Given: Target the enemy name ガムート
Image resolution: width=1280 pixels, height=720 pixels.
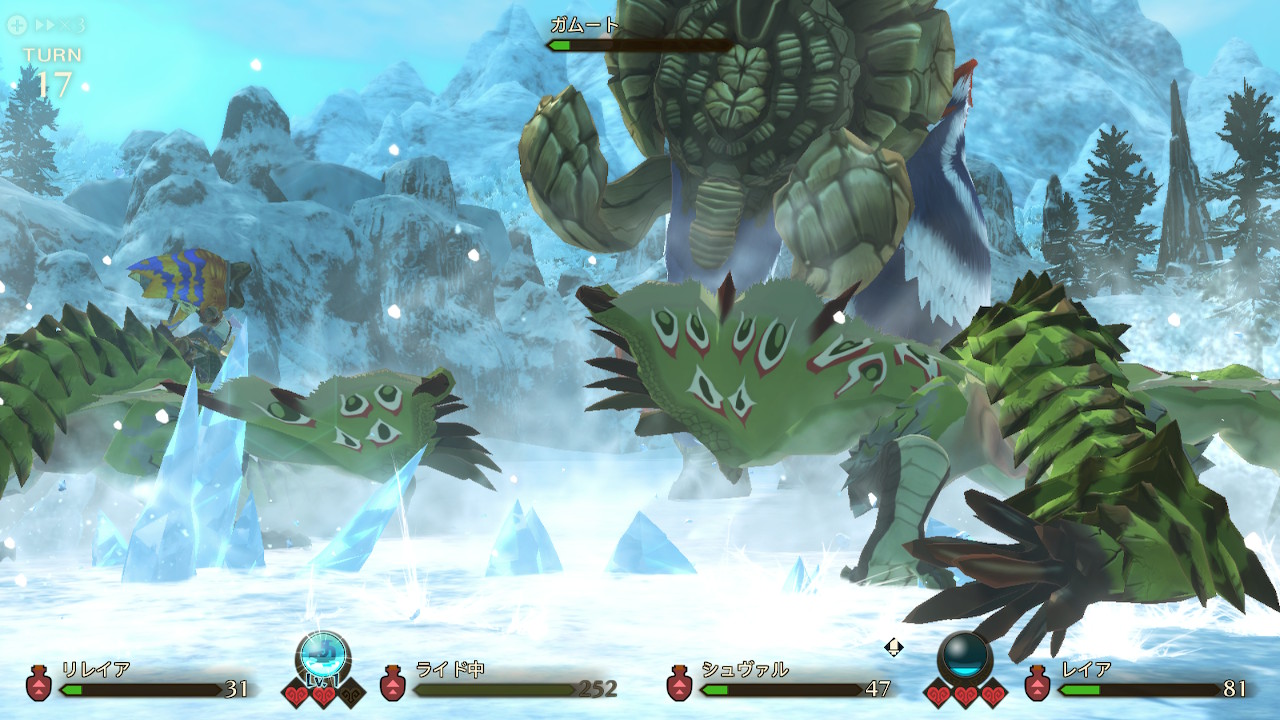Looking at the screenshot, I should (585, 25).
